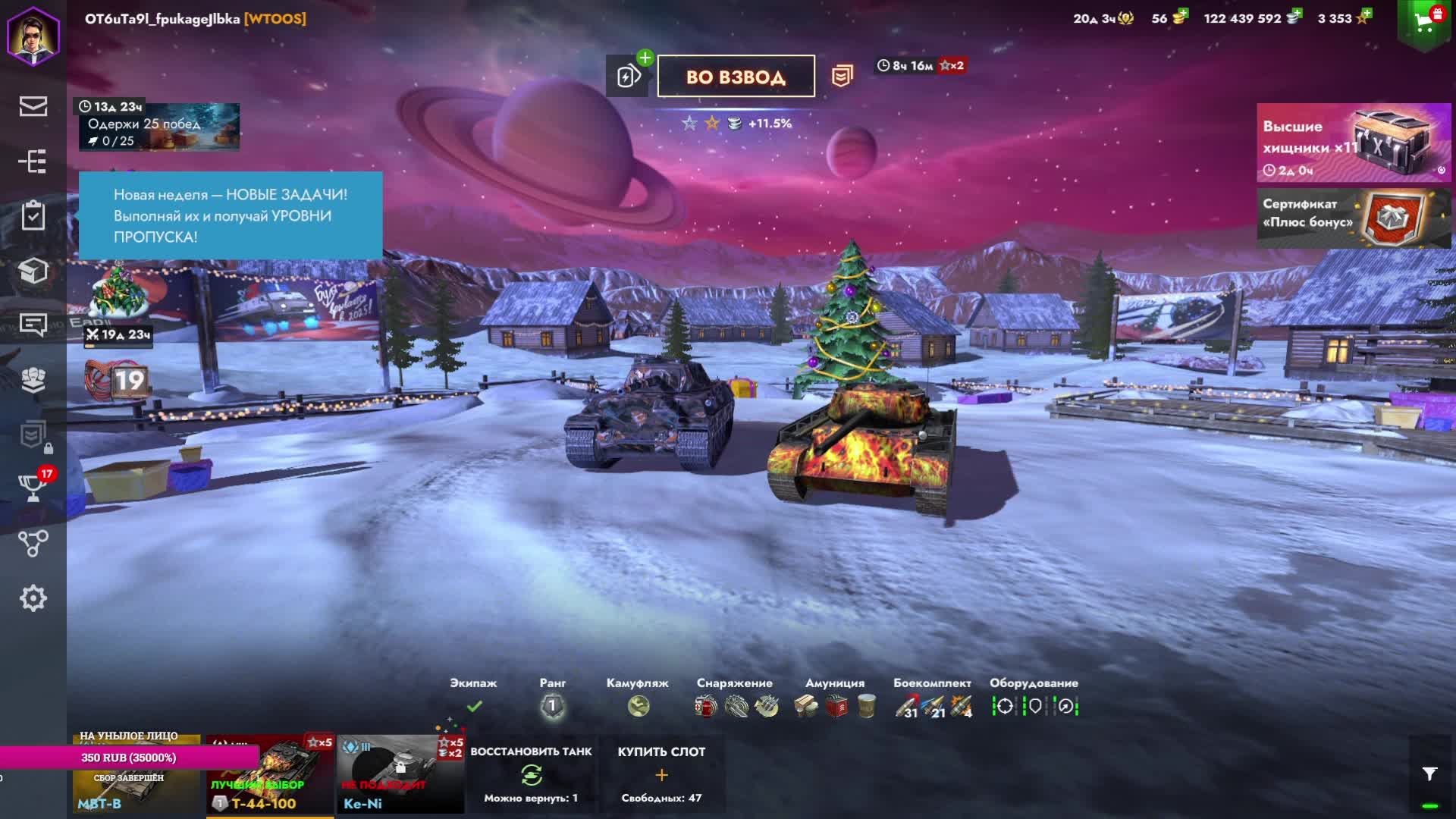1456x819 pixels.
Task: Open the shopping cart store
Action: point(1424,24)
